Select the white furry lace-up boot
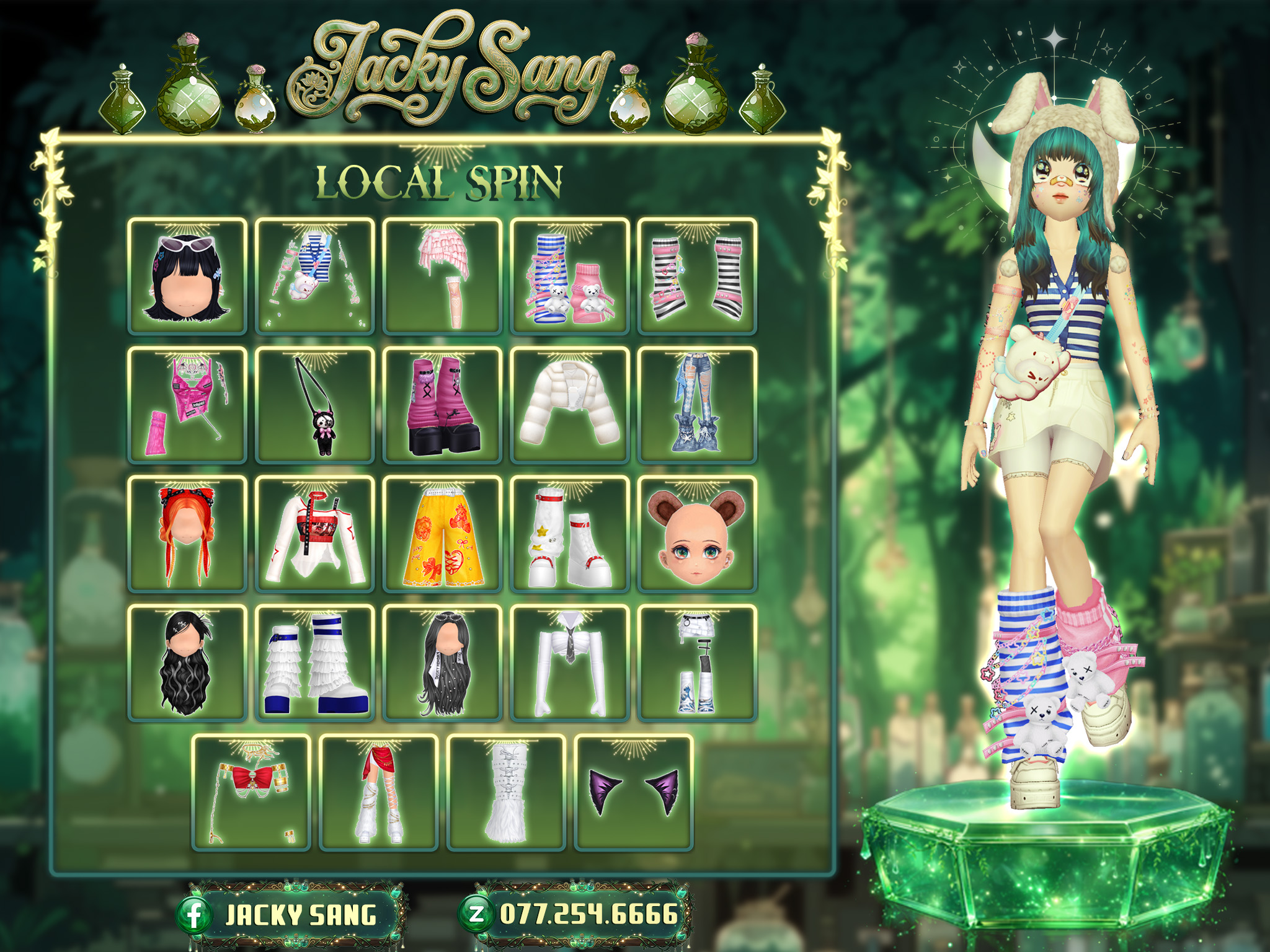 506,792
